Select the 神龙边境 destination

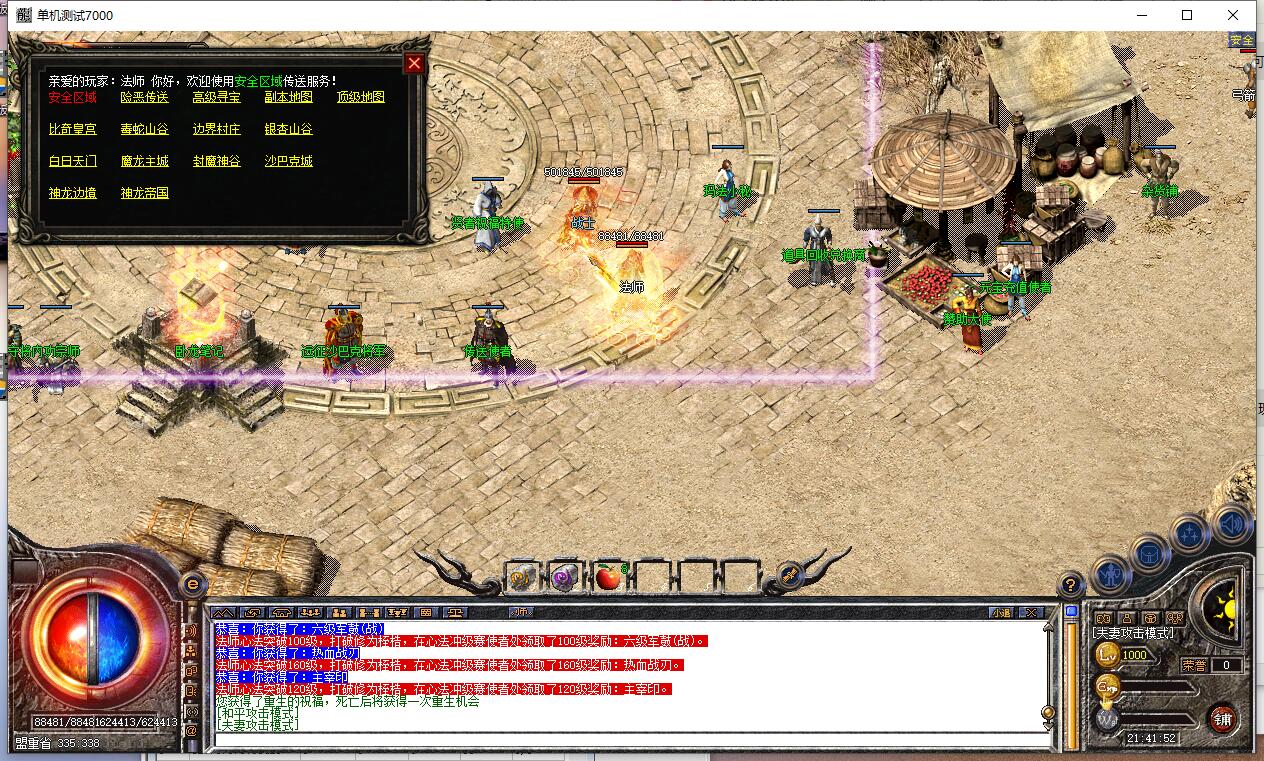(72, 193)
